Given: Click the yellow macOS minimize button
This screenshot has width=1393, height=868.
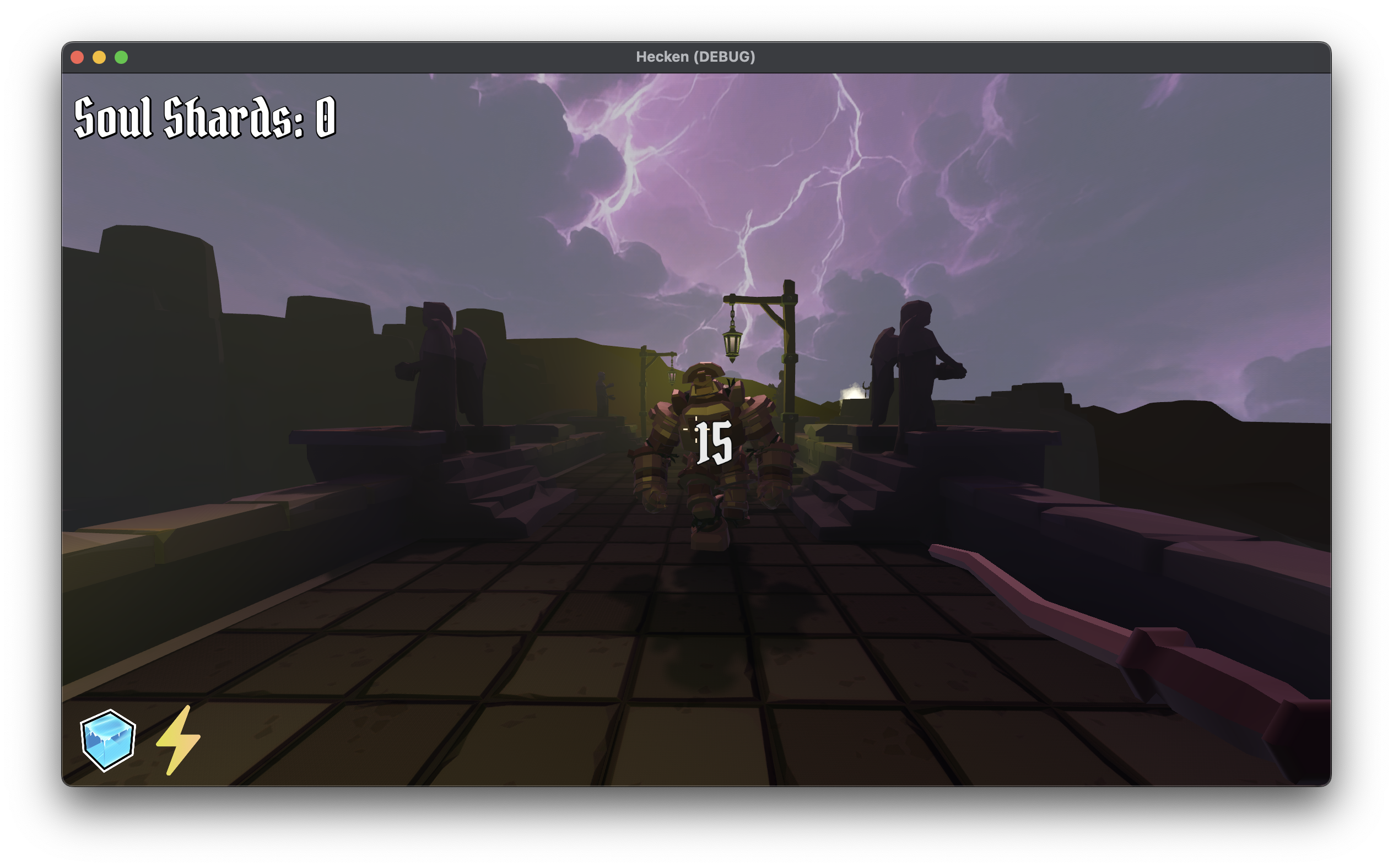Looking at the screenshot, I should click(100, 56).
